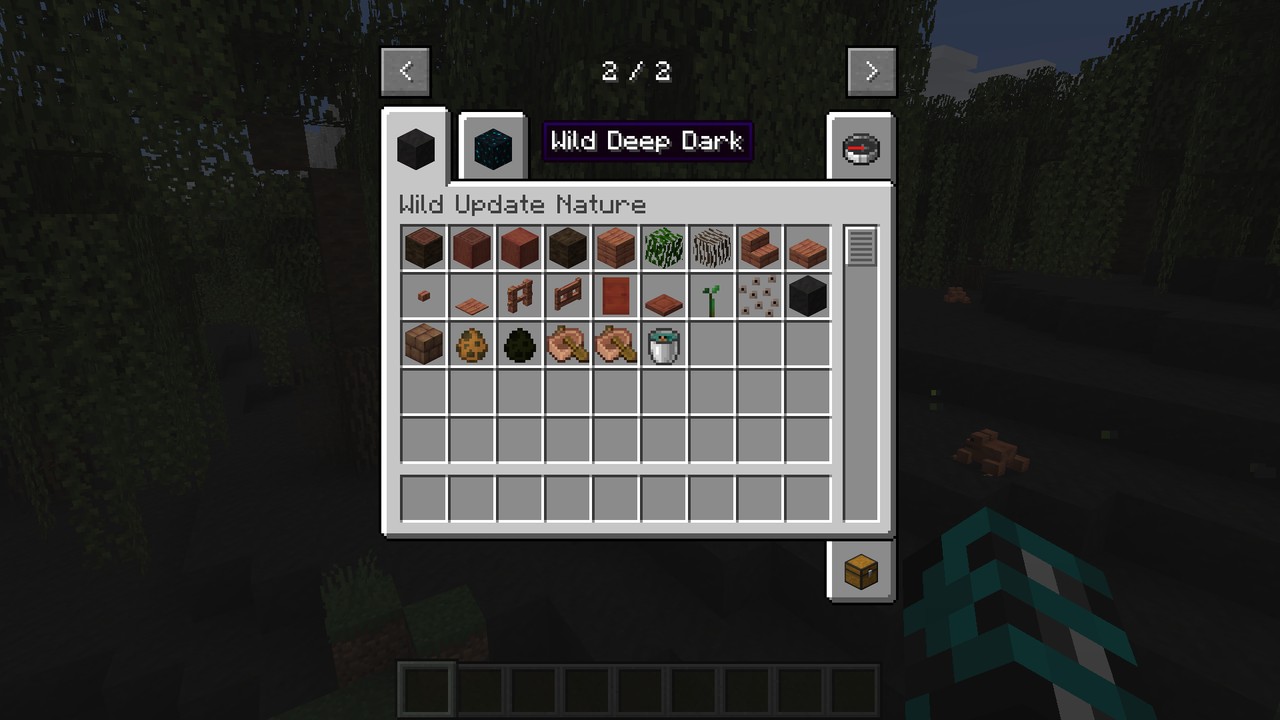The width and height of the screenshot is (1280, 720).
Task: Pick the mangrove fence gate
Action: pyautogui.click(x=568, y=297)
